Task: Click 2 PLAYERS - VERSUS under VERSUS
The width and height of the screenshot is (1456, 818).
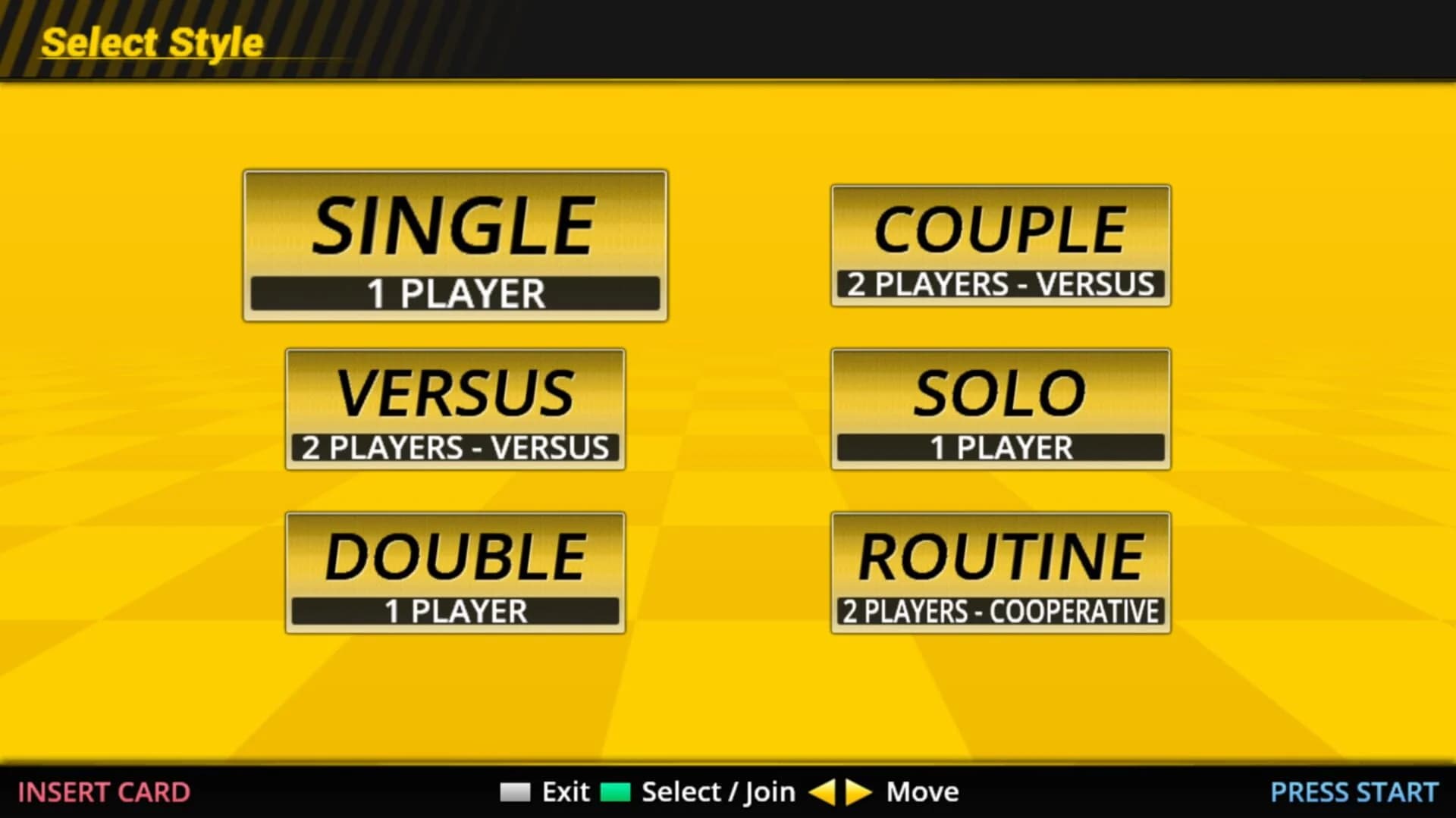Action: coord(455,446)
